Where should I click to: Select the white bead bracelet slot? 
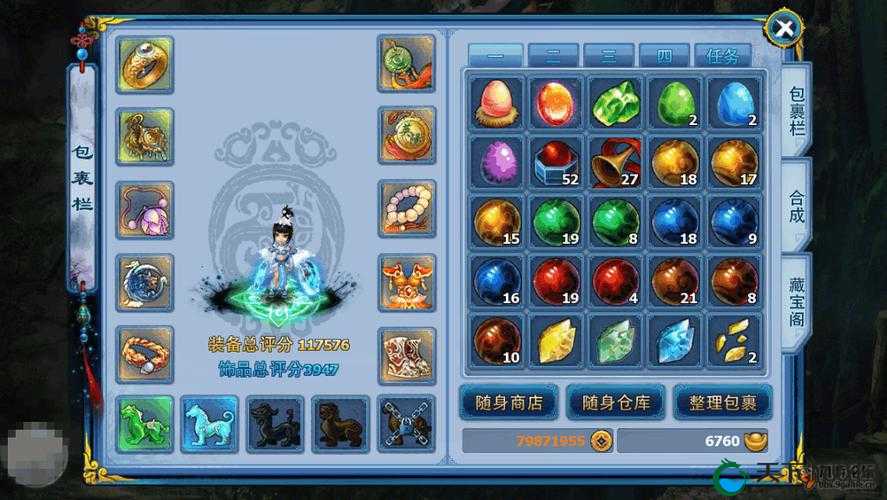tap(407, 209)
